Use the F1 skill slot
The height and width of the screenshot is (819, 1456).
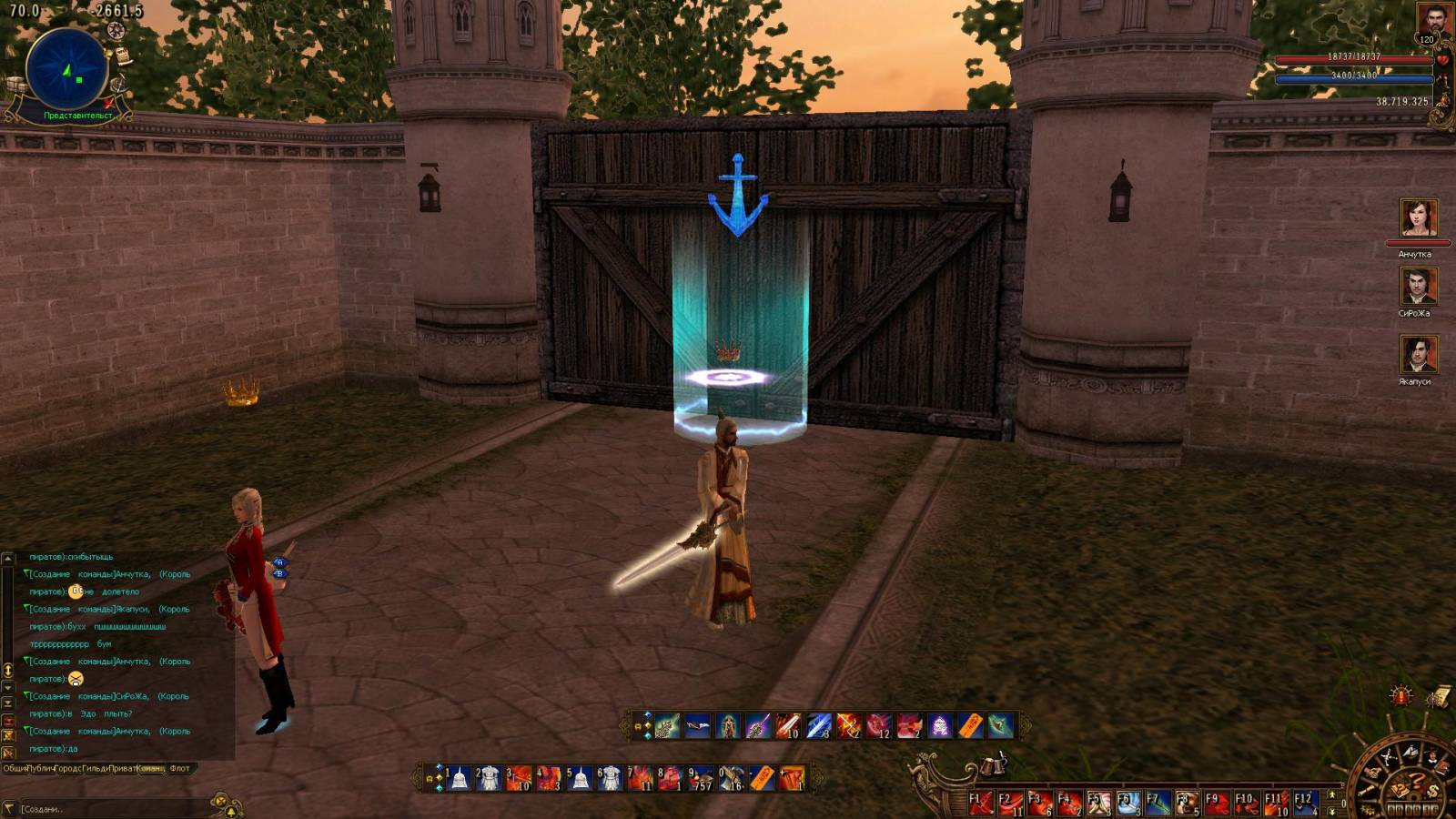tap(980, 804)
